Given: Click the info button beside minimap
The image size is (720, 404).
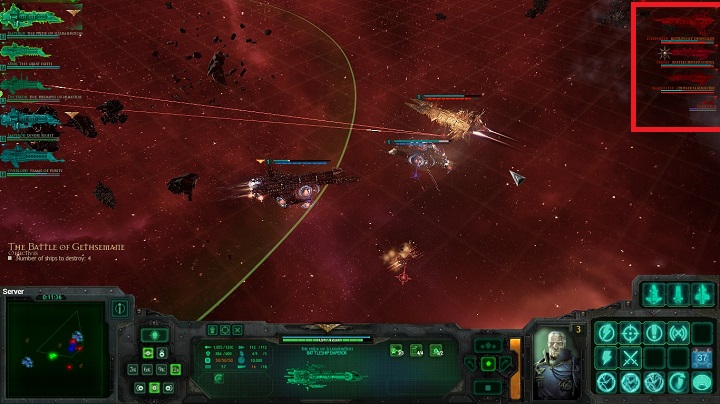Looking at the screenshot, I should (120, 307).
